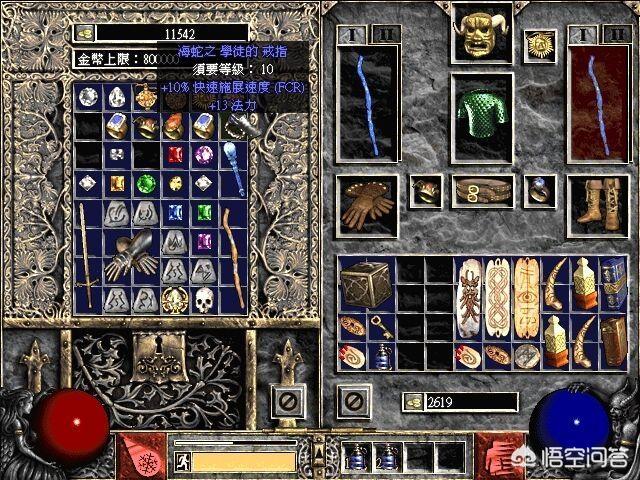Image resolution: width=640 pixels, height=480 pixels.
Task: Click the stash gold withdraw button
Action: click(x=87, y=33)
